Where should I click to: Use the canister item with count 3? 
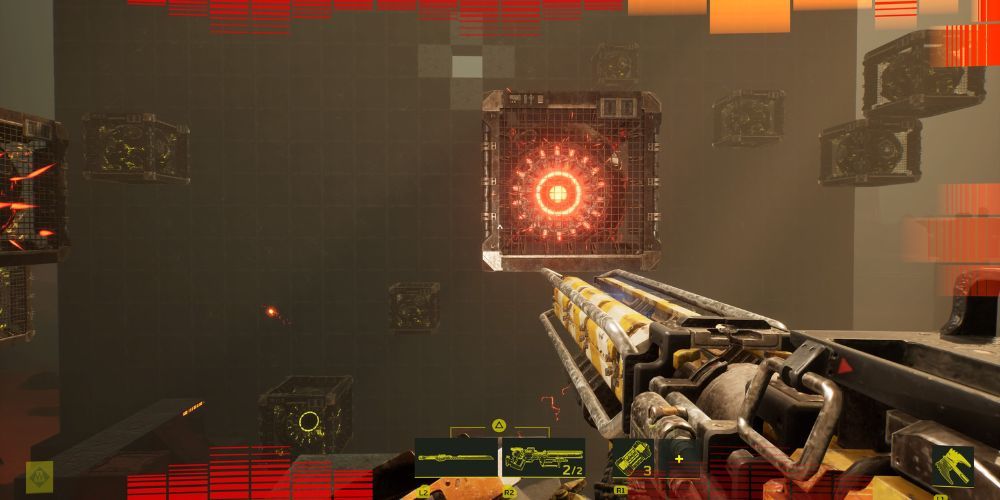(631, 458)
